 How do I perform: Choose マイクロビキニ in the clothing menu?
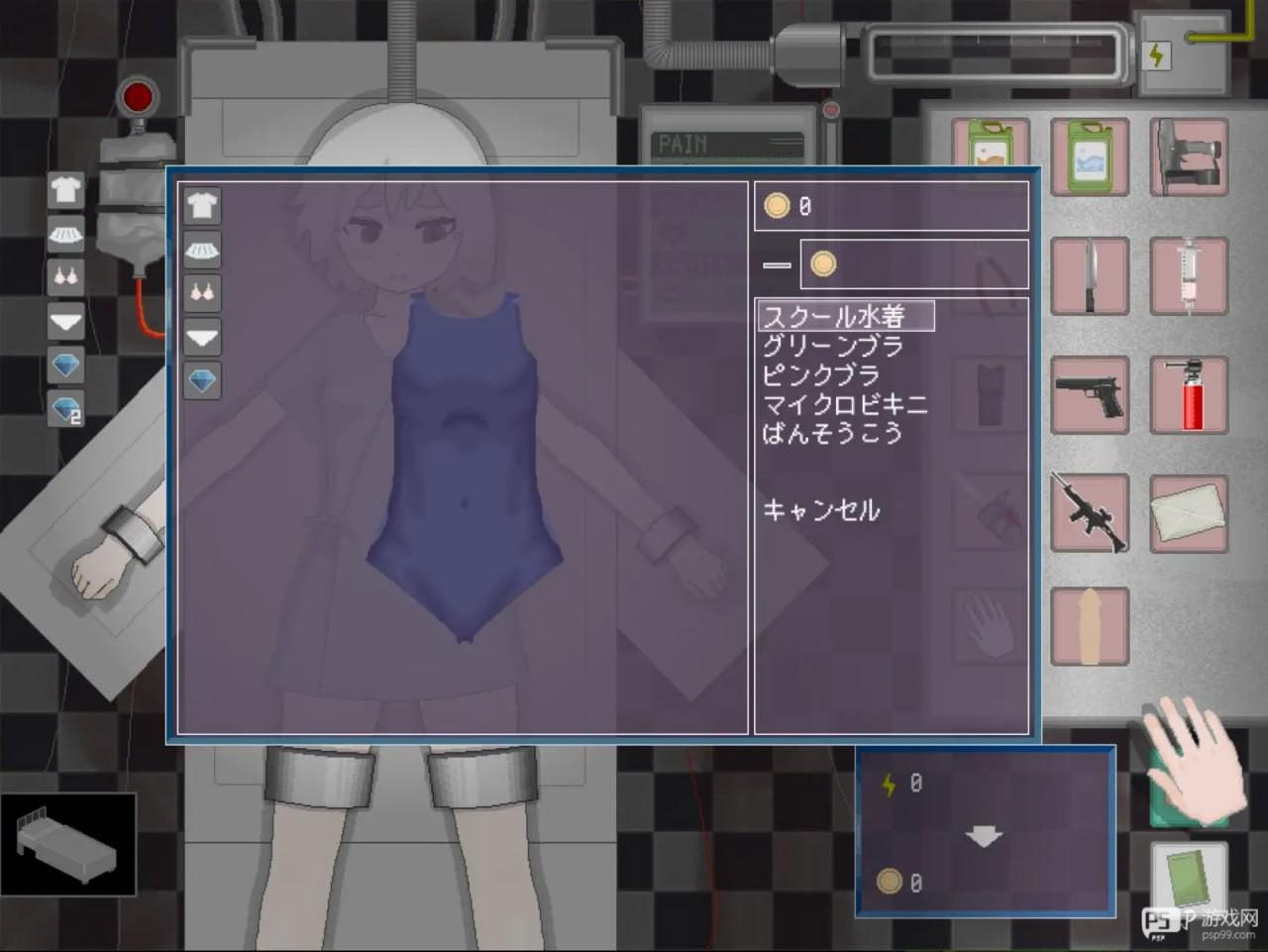[844, 404]
